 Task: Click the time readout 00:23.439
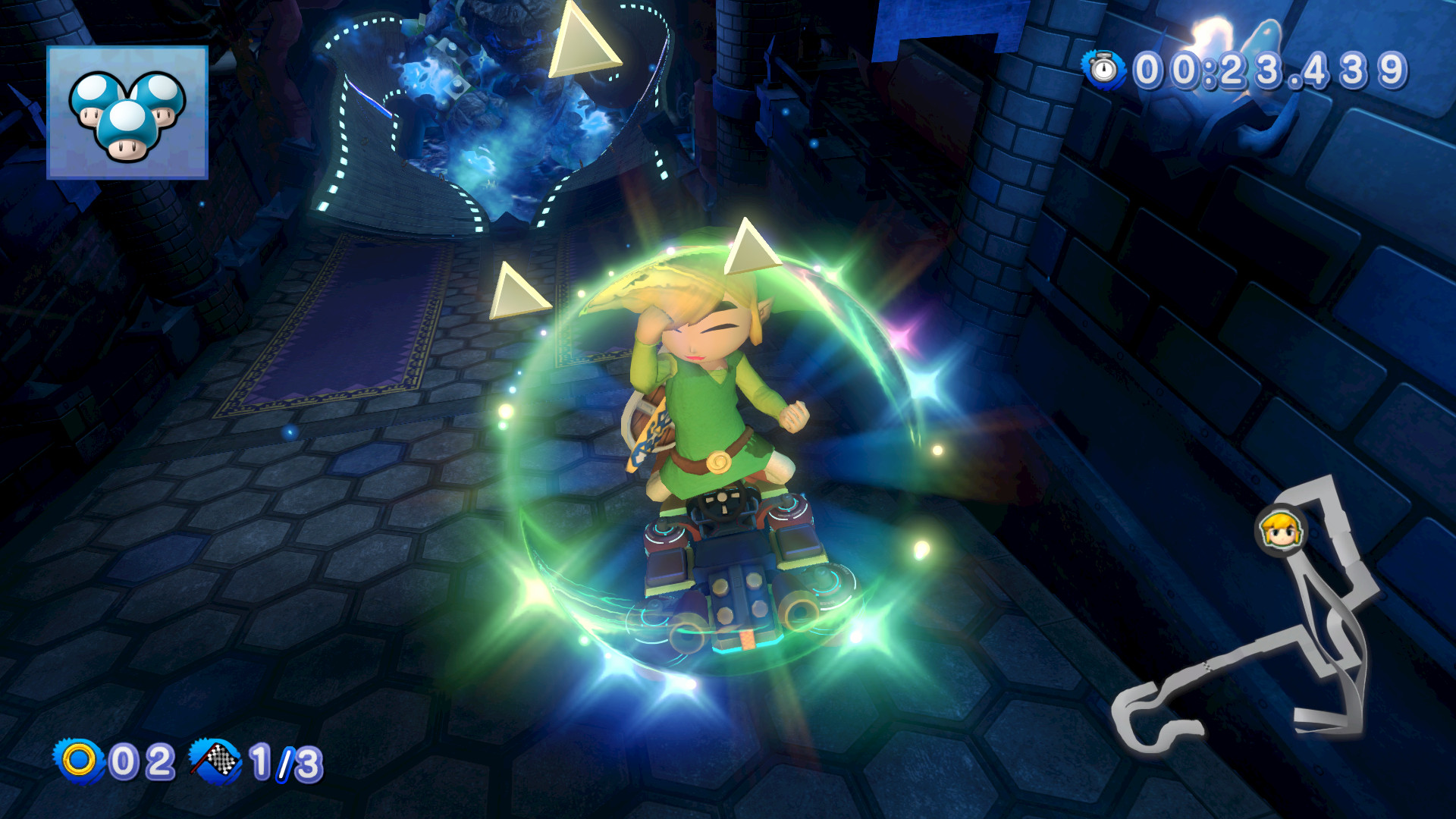coord(1274,68)
